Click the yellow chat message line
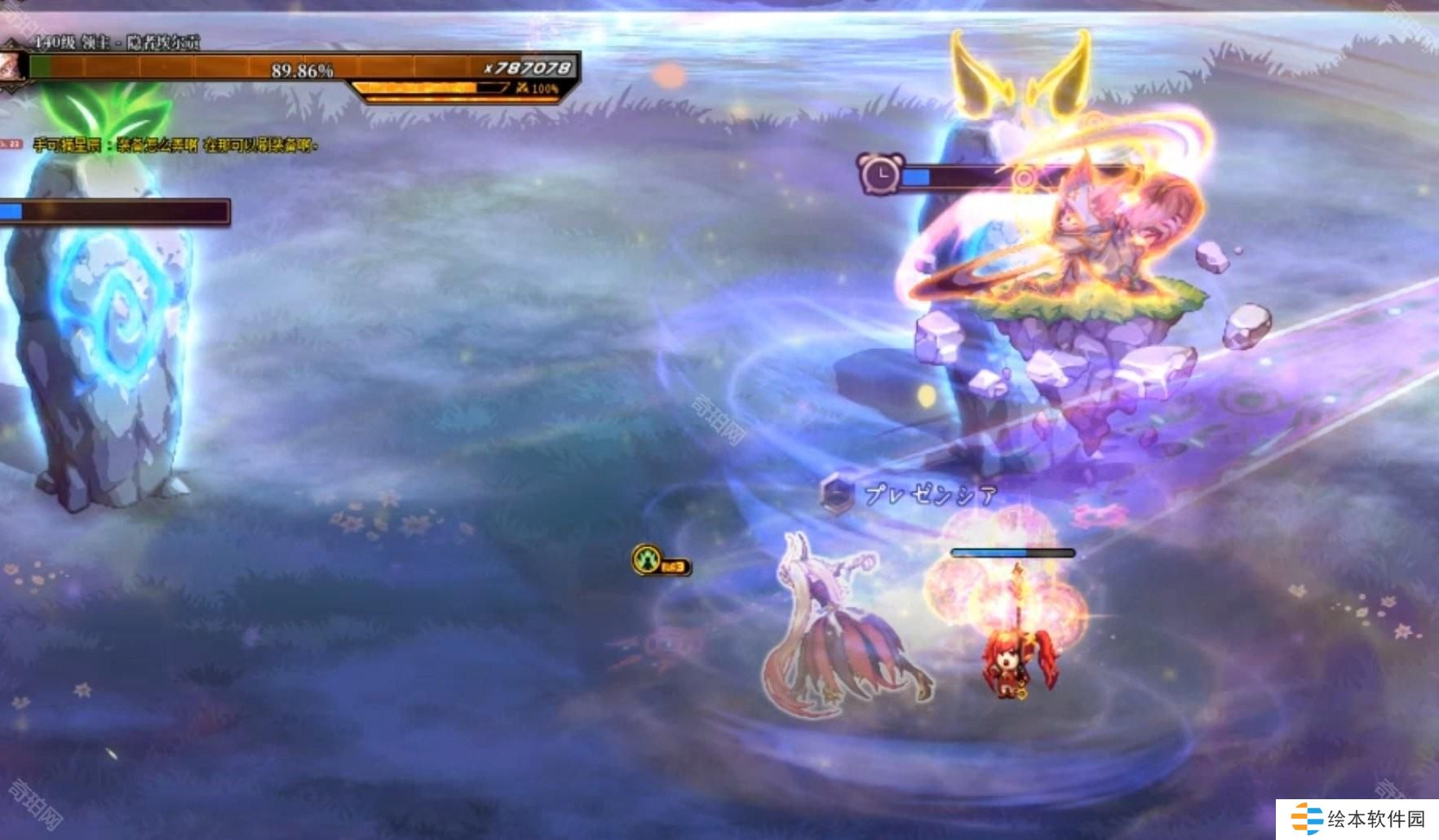The image size is (1439, 840). [x=175, y=146]
